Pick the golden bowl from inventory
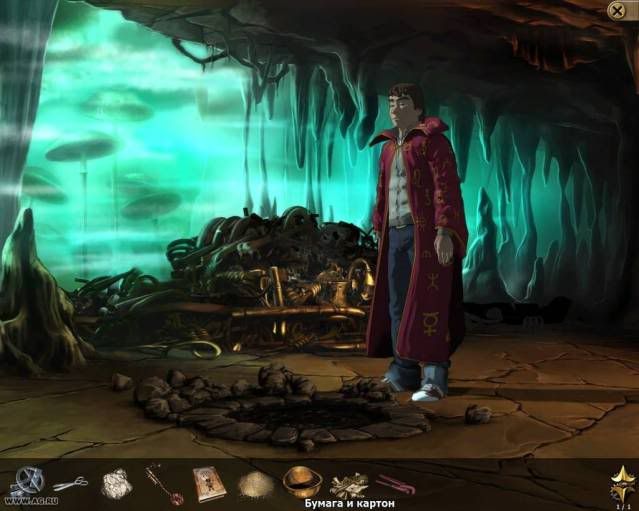This screenshot has height=511, width=639. 302,482
